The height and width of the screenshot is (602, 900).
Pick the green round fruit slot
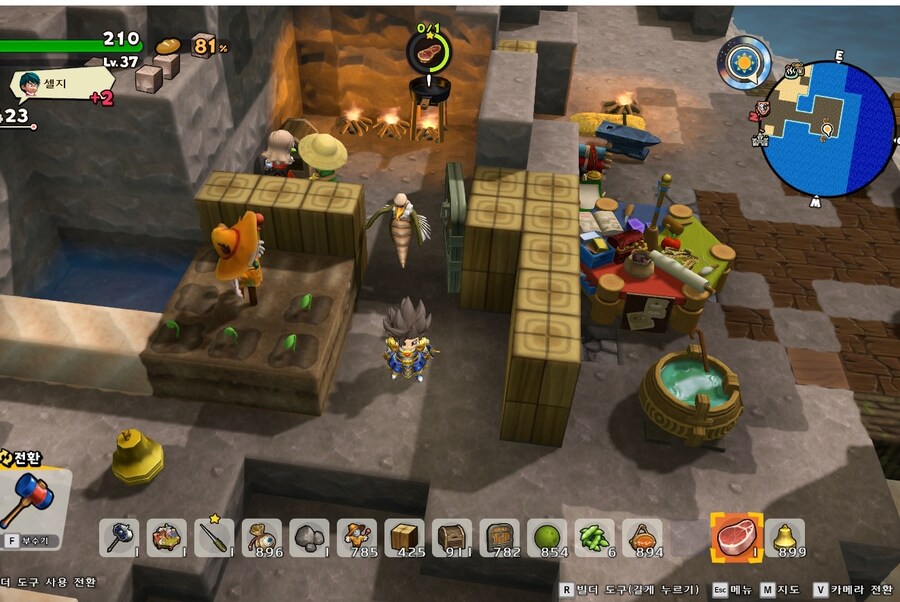point(547,538)
